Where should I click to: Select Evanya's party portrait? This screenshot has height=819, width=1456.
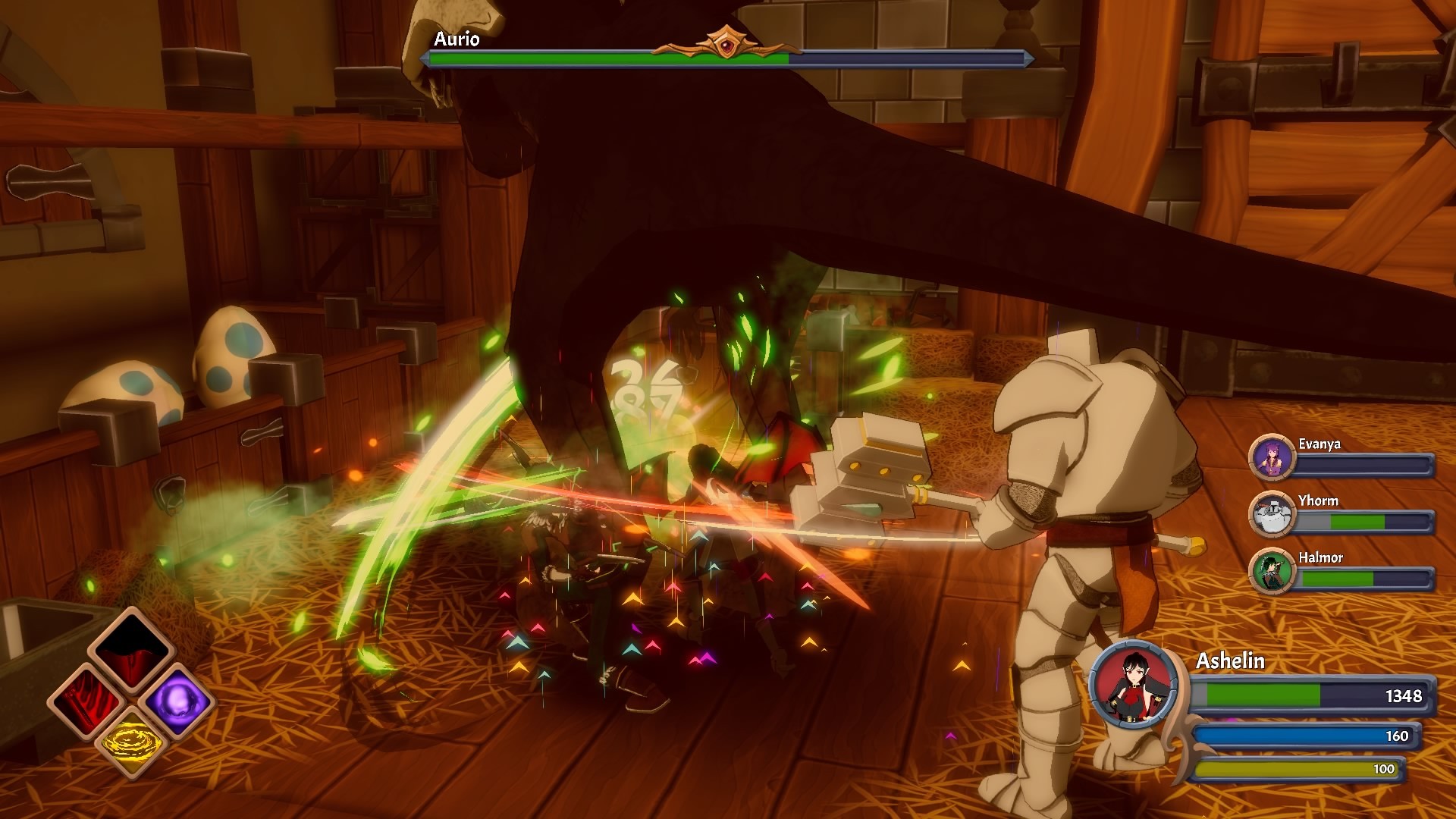(1272, 457)
